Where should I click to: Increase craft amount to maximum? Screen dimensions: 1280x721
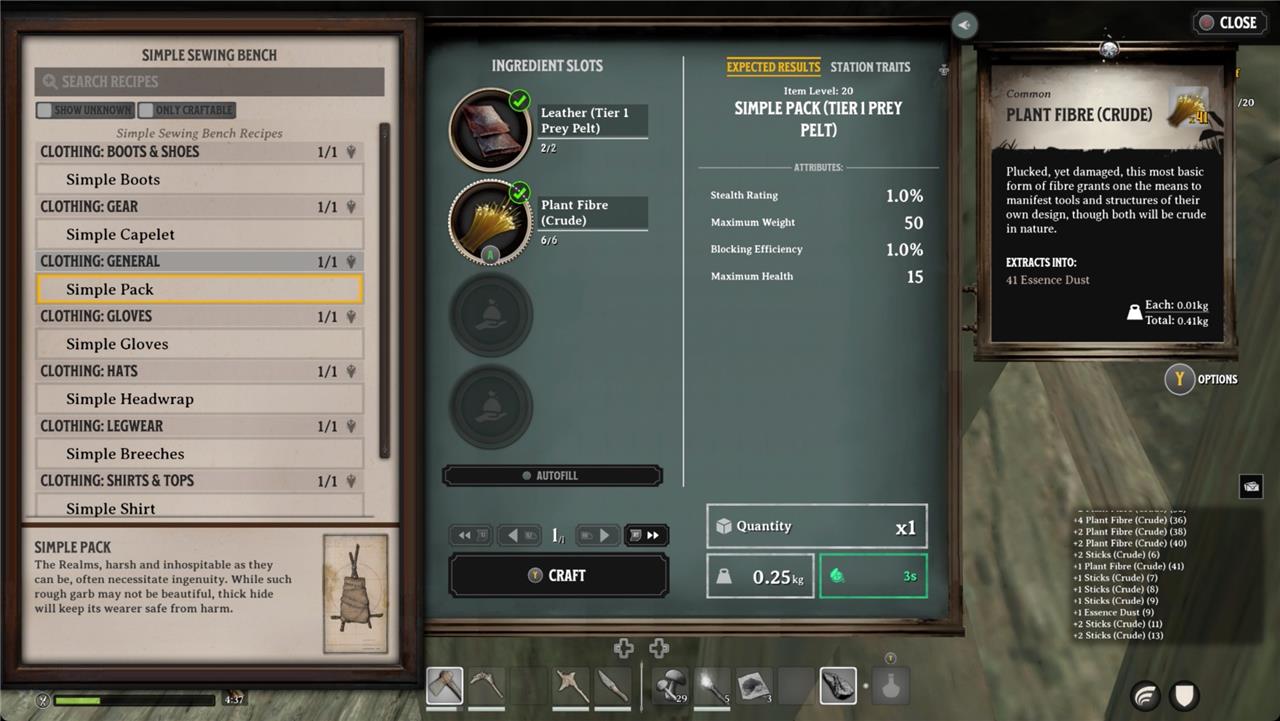[646, 536]
